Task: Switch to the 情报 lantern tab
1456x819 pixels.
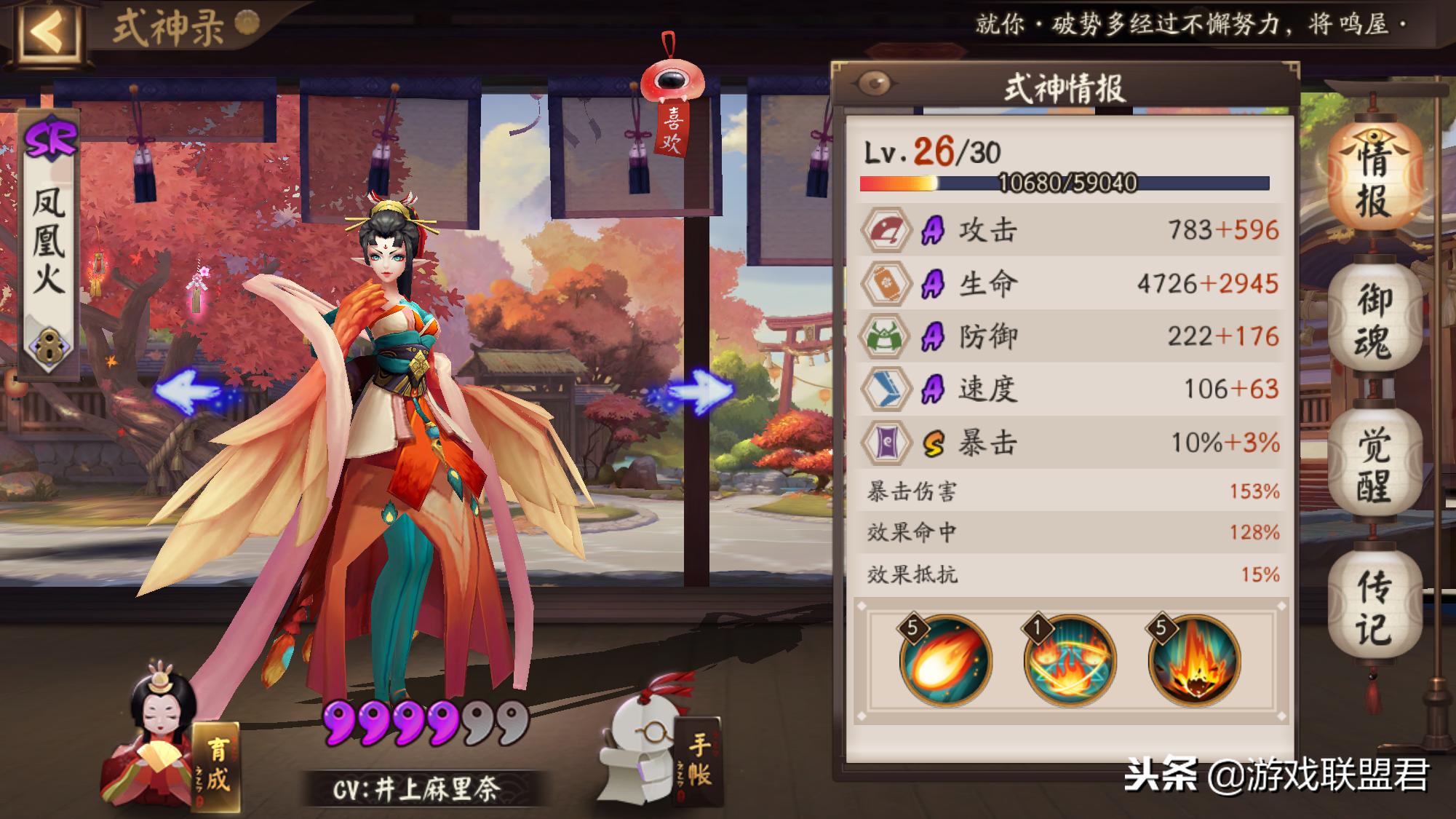Action: coord(1373,178)
